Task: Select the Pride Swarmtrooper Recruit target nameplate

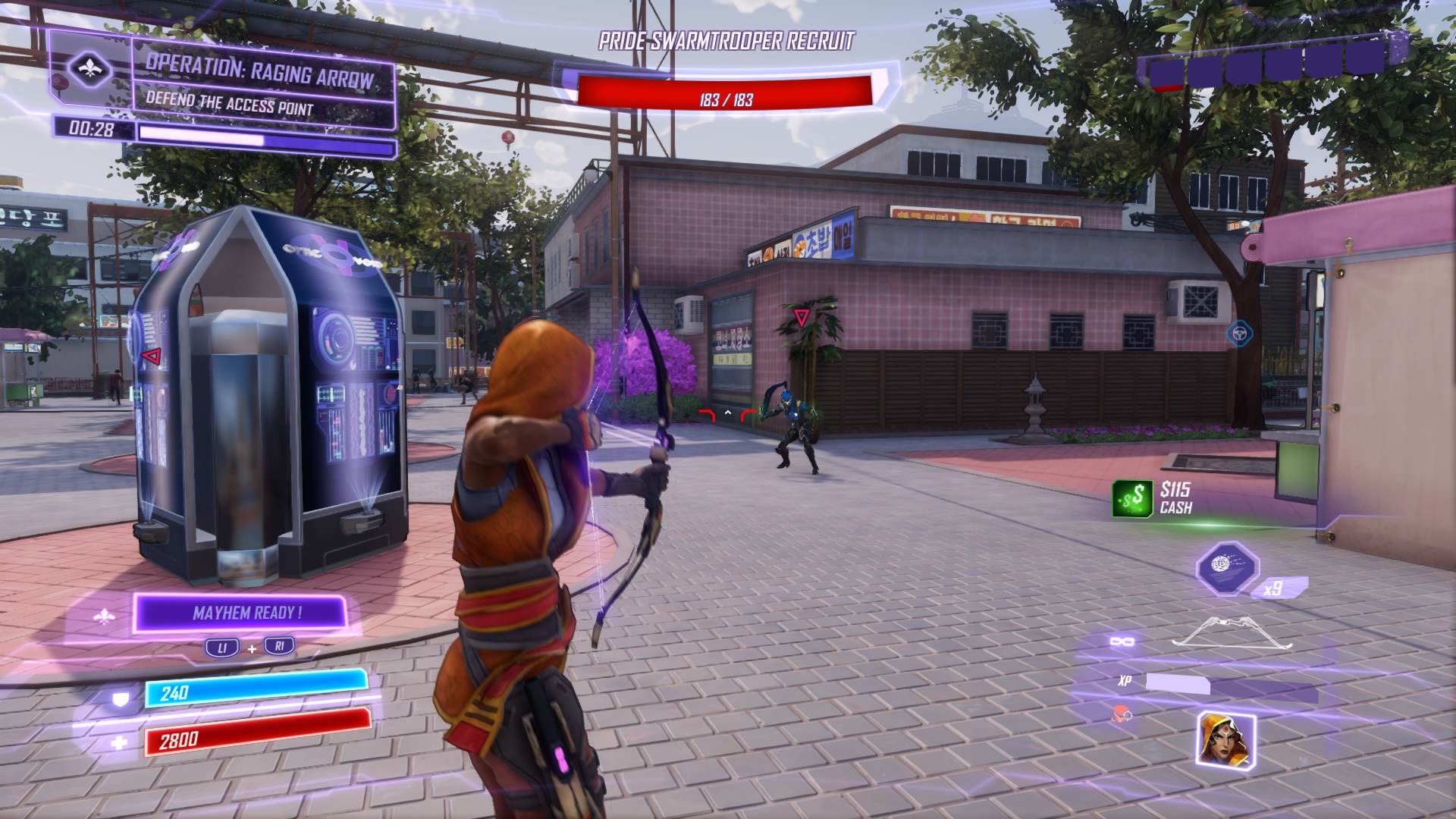Action: tap(726, 42)
